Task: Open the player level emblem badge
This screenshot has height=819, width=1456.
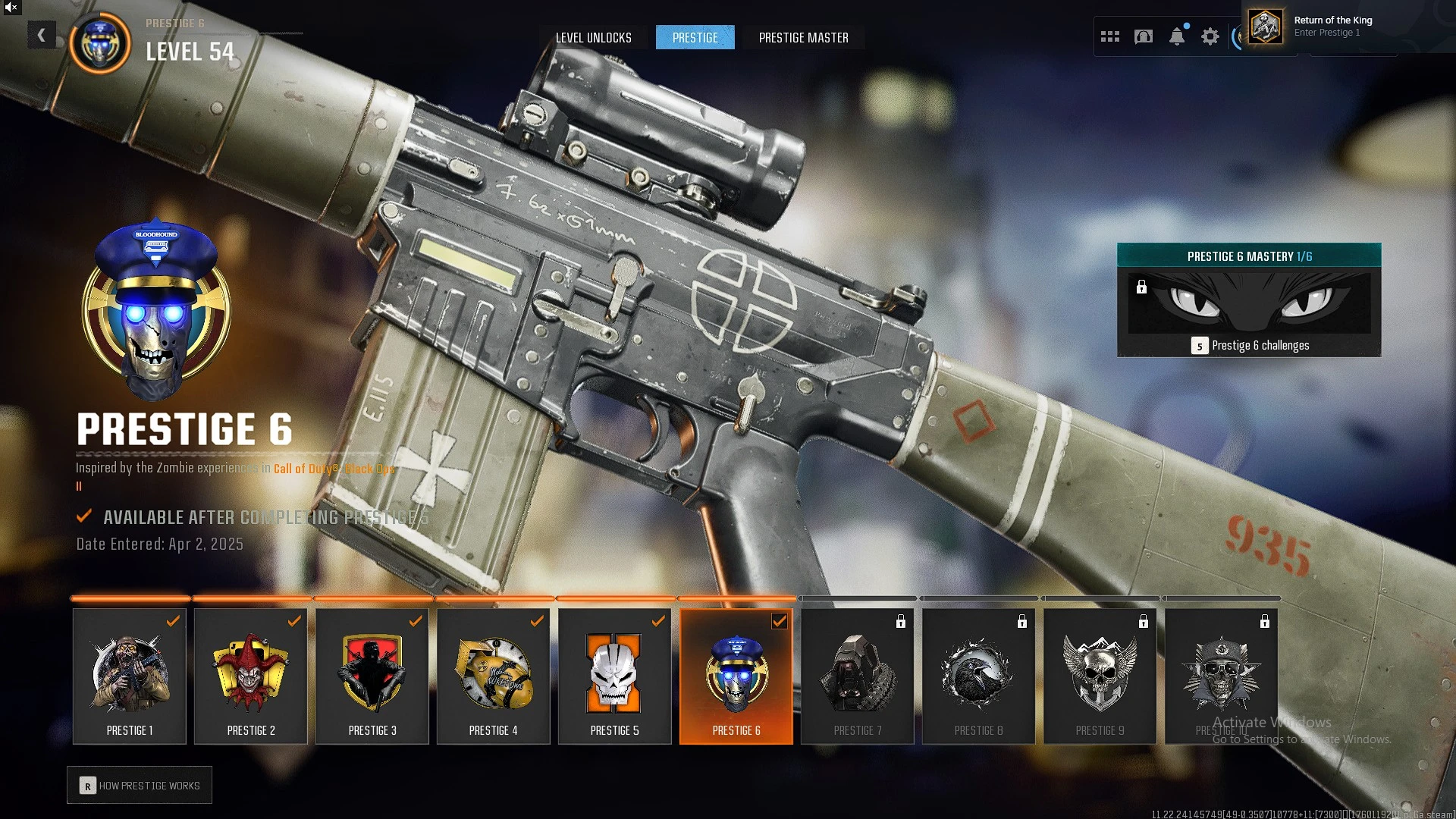Action: click(100, 43)
